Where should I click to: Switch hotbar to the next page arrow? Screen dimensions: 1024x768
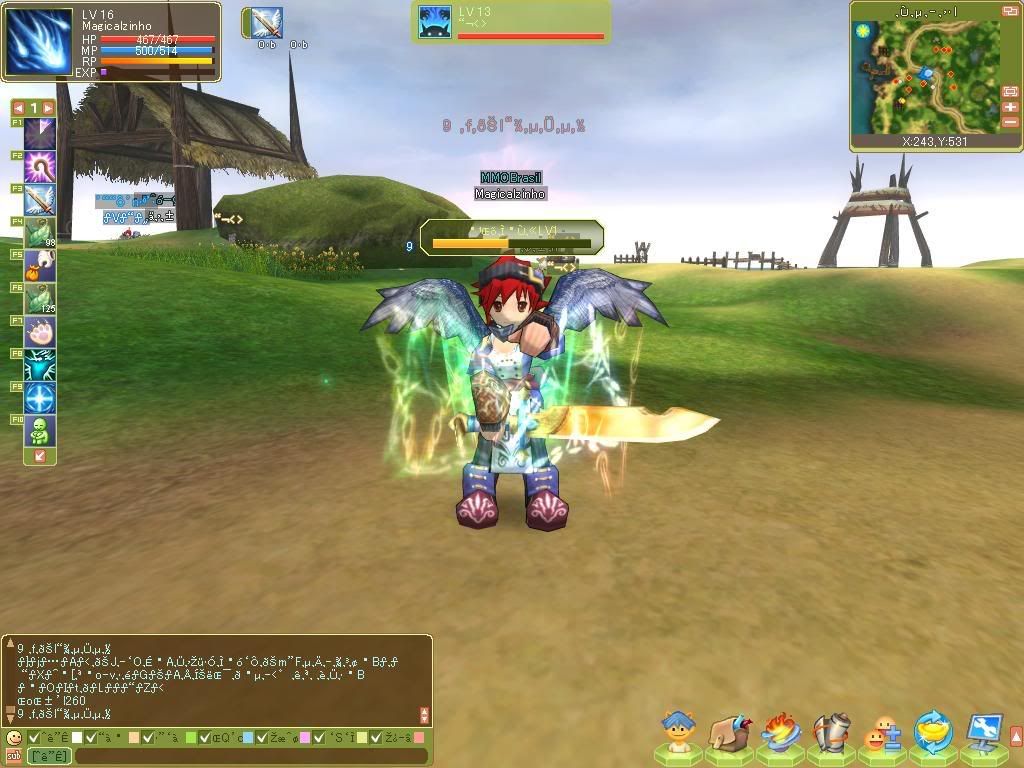coord(48,108)
